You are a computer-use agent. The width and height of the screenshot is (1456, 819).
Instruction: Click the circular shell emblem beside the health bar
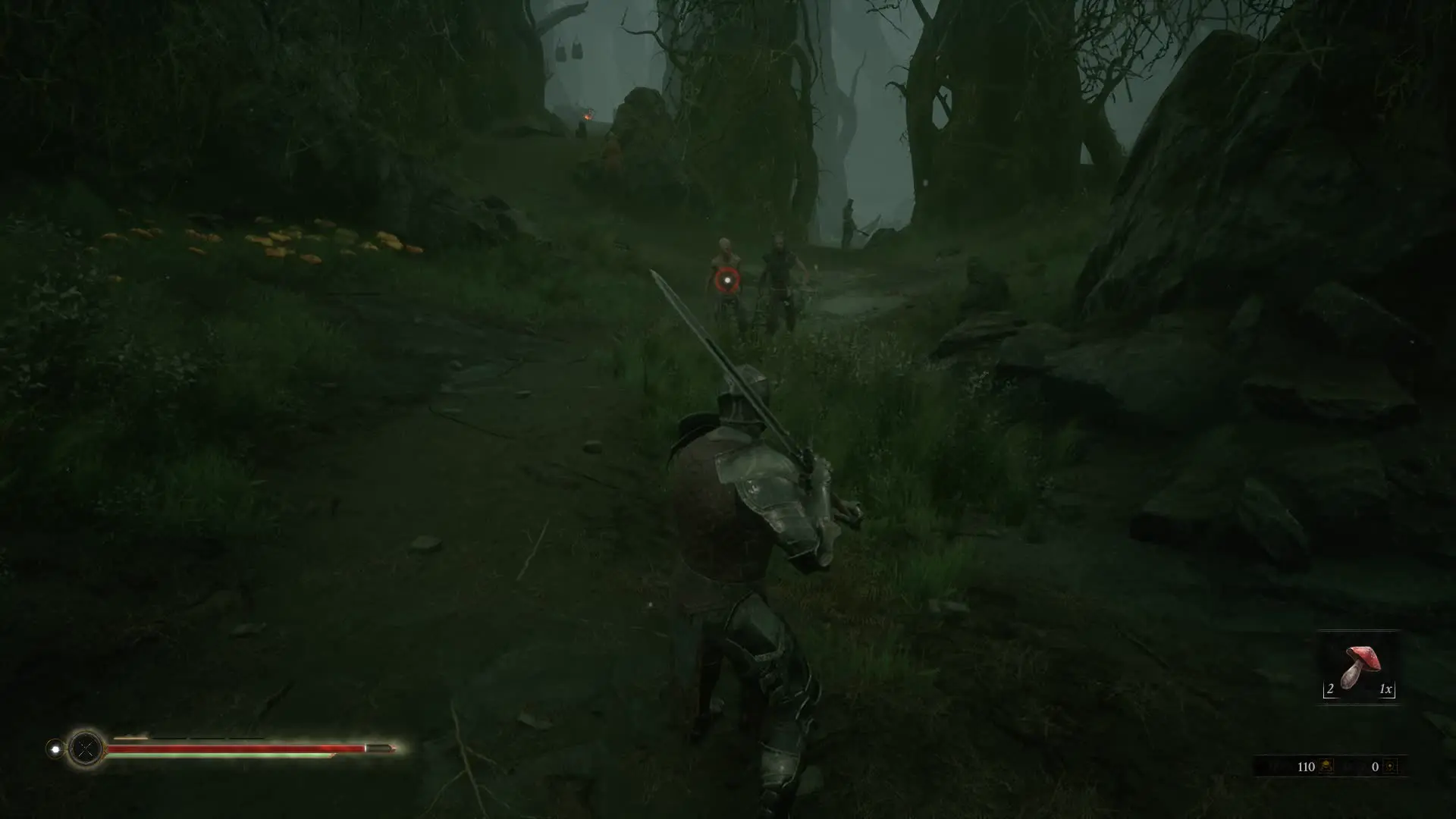86,748
